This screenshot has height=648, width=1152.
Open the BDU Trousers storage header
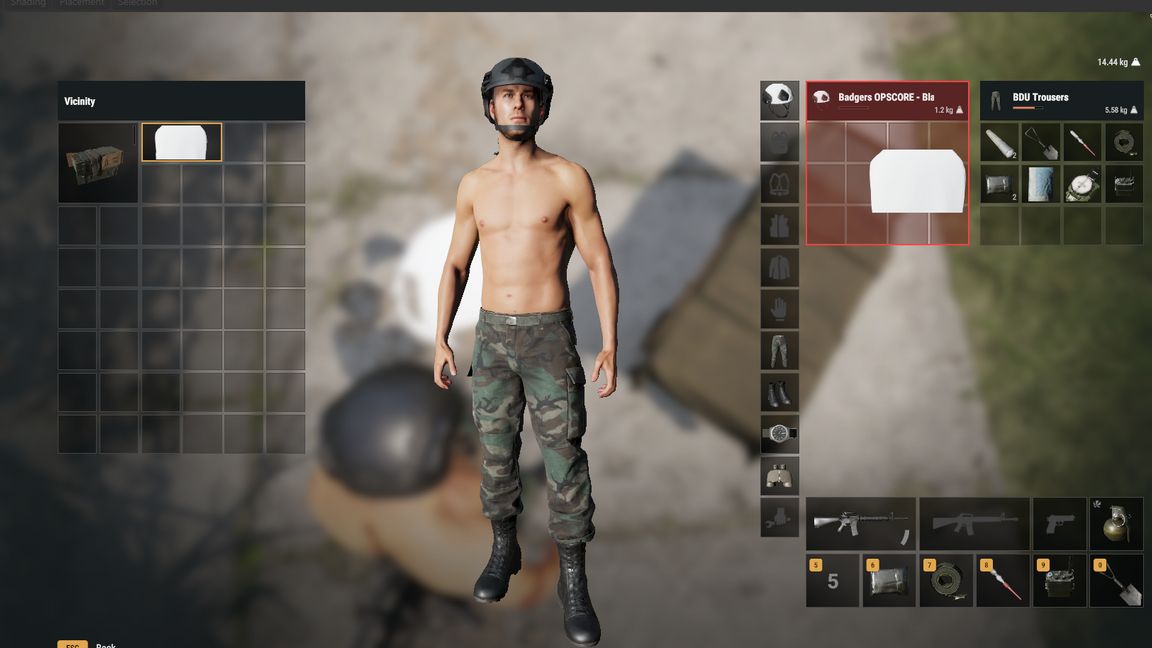click(x=1061, y=101)
